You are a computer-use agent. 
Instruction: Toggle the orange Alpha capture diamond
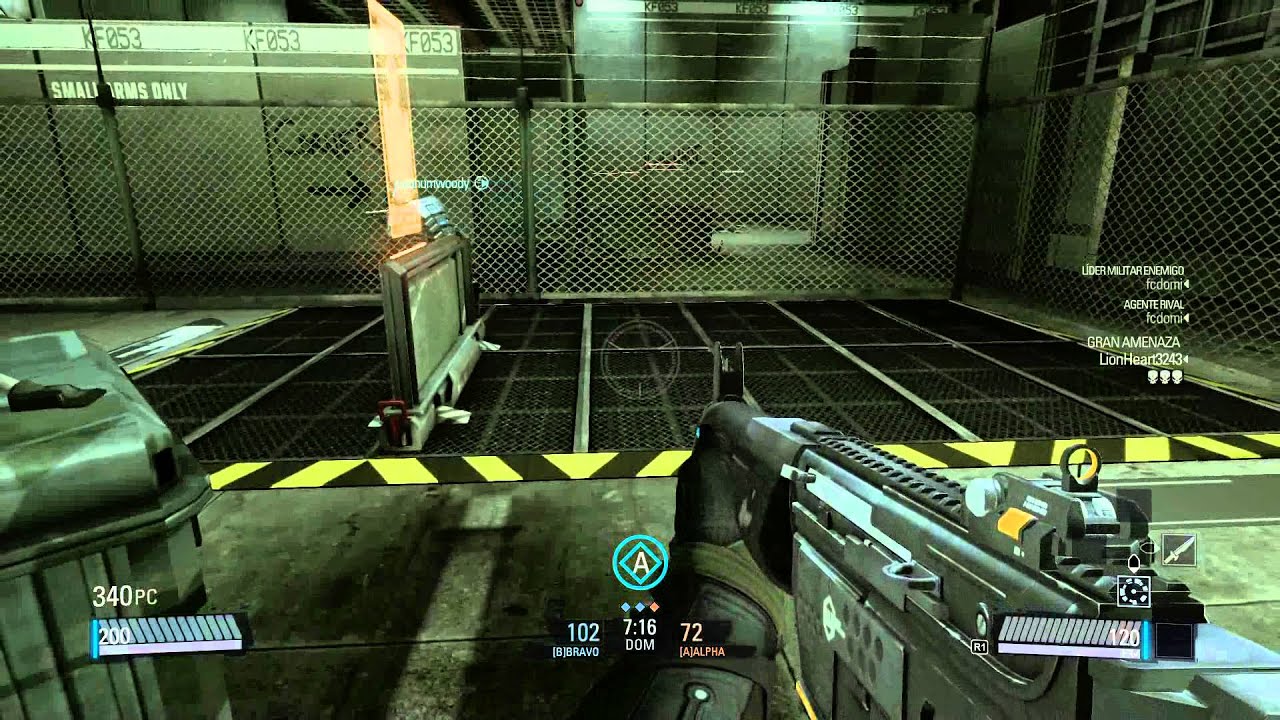click(654, 607)
